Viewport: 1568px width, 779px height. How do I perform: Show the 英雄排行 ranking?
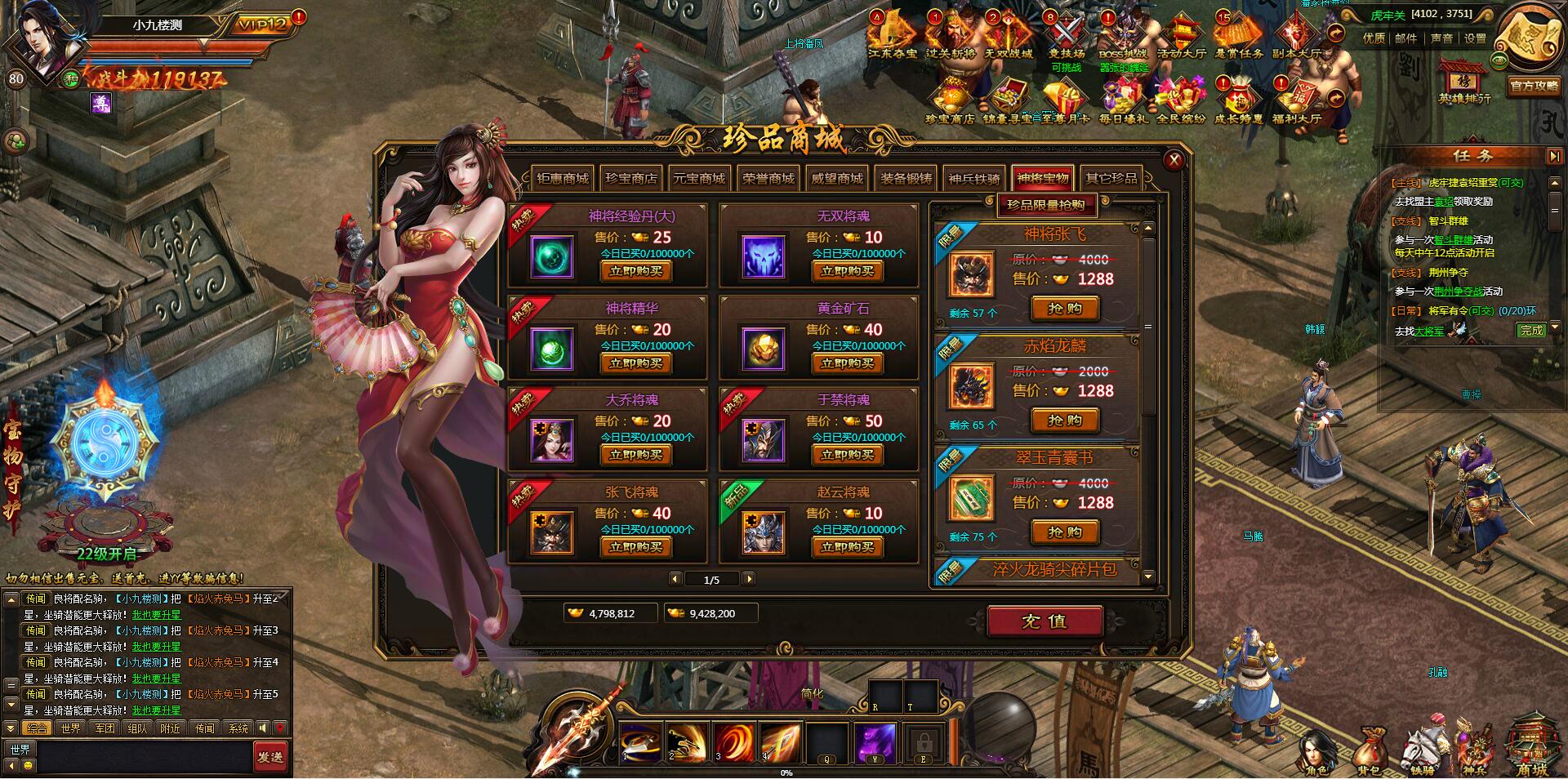(x=1464, y=82)
